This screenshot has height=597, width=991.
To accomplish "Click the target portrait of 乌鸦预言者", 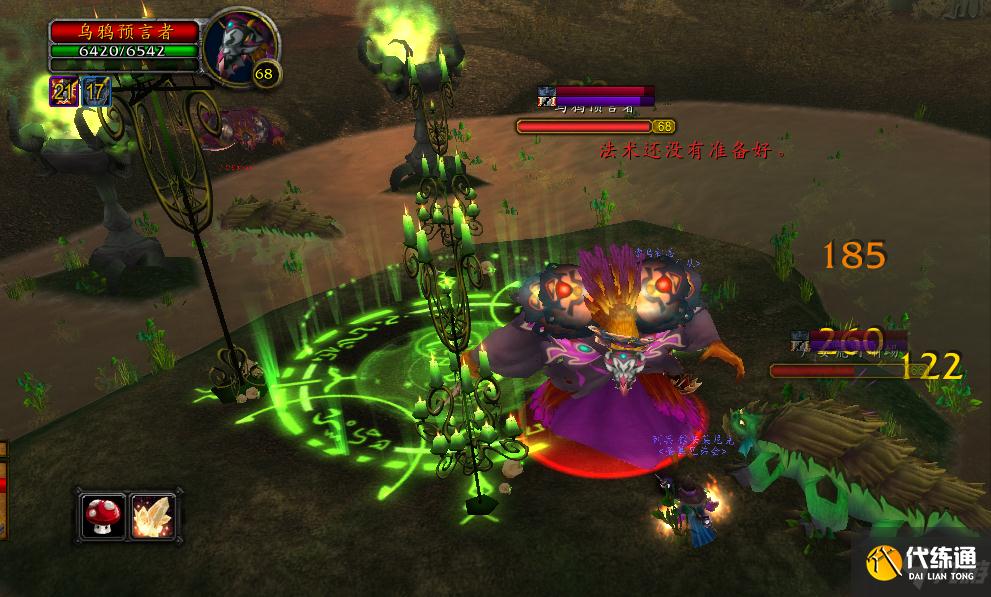I will coord(236,45).
